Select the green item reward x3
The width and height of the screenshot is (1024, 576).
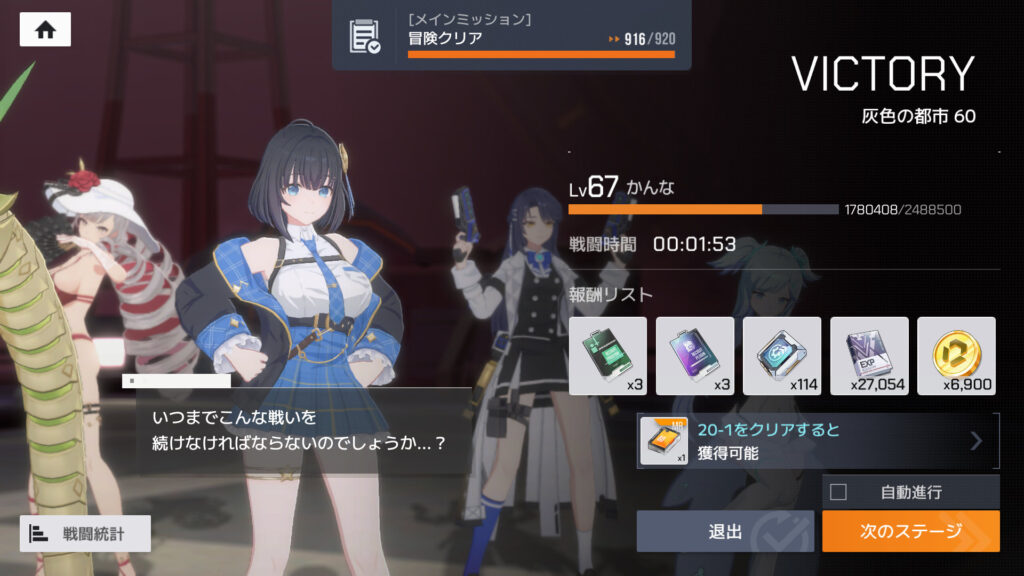pos(607,355)
